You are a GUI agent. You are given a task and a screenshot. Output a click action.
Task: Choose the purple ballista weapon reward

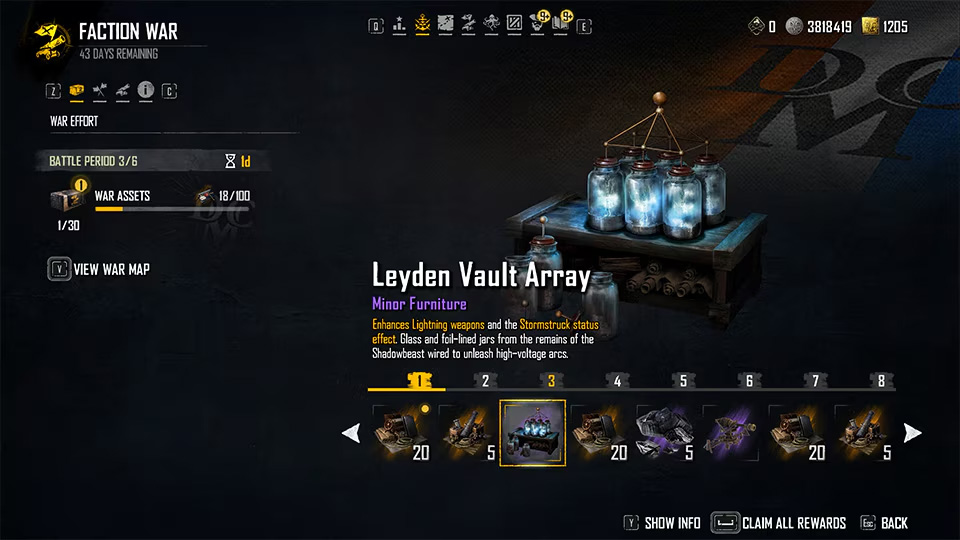coord(731,433)
